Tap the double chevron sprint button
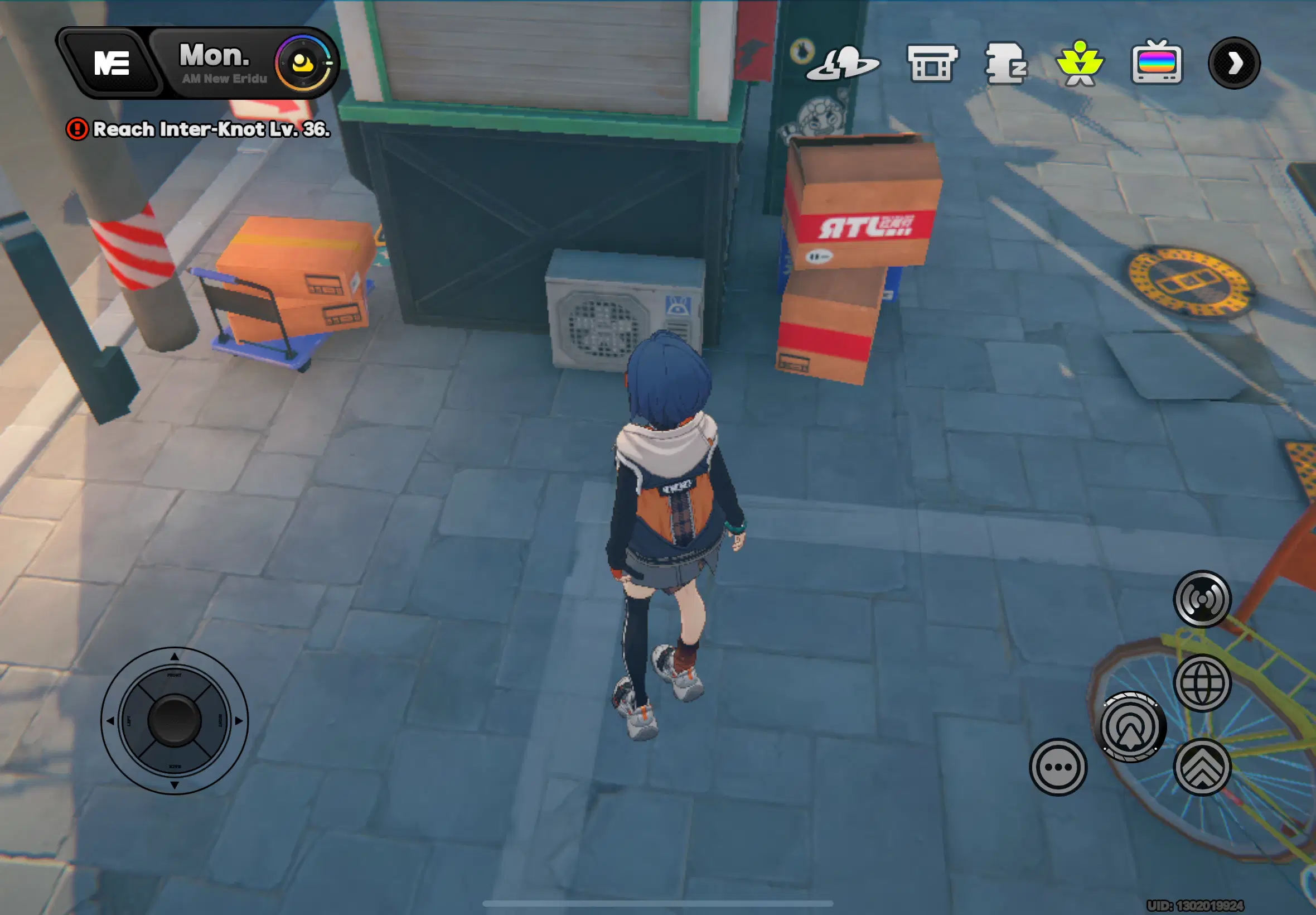 (x=1202, y=767)
